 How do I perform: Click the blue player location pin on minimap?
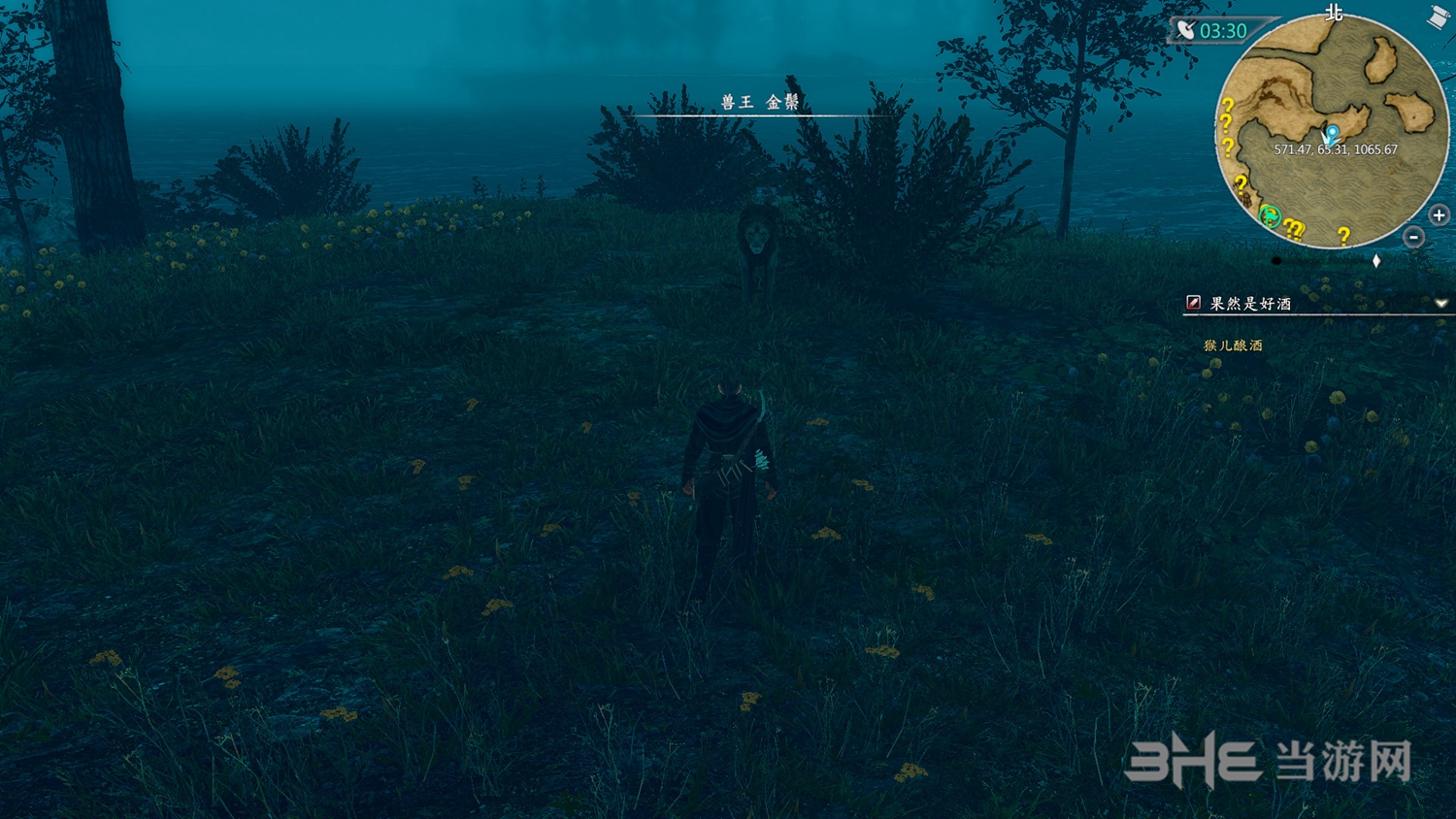(1333, 133)
